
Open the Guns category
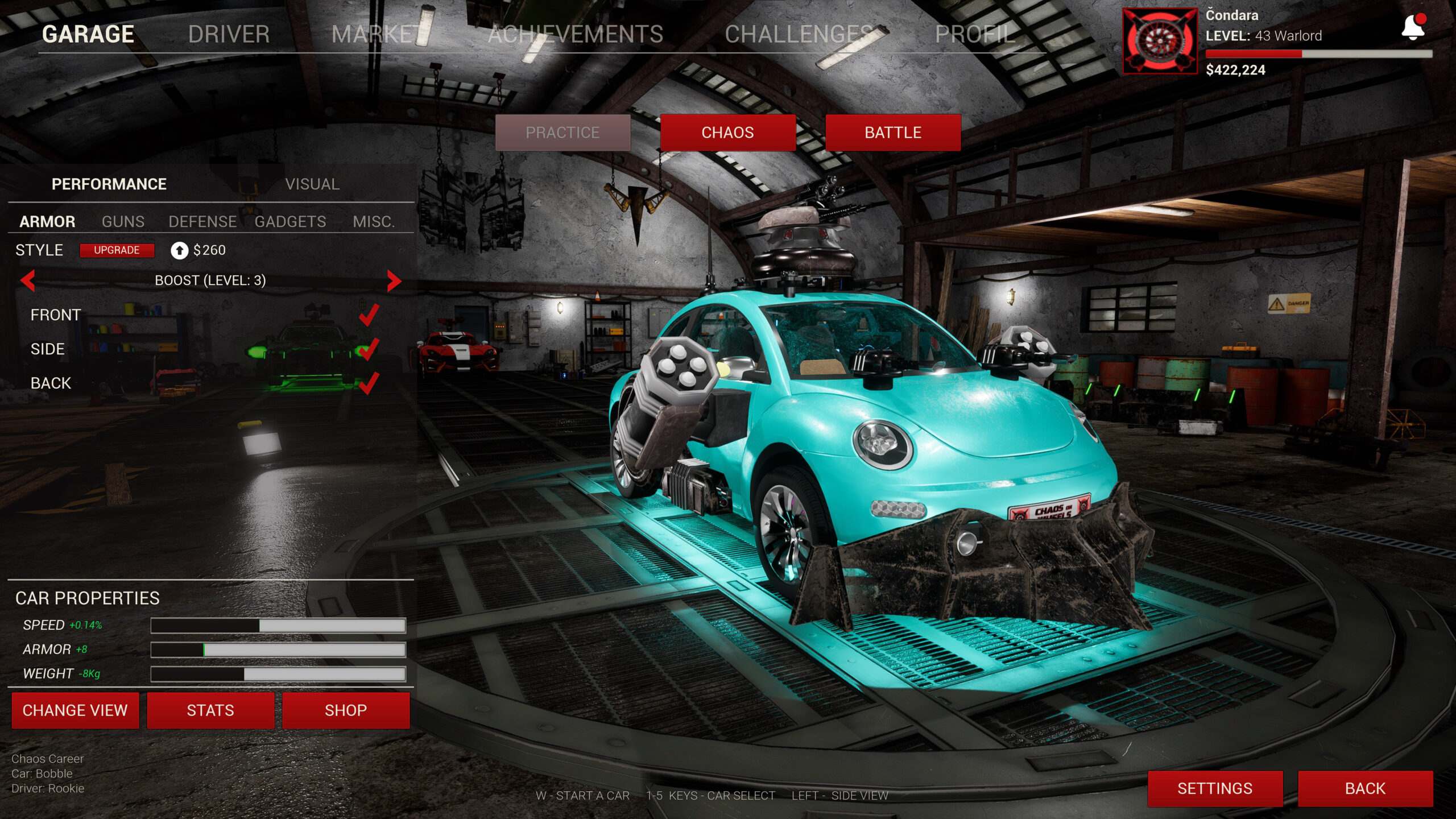click(x=123, y=222)
